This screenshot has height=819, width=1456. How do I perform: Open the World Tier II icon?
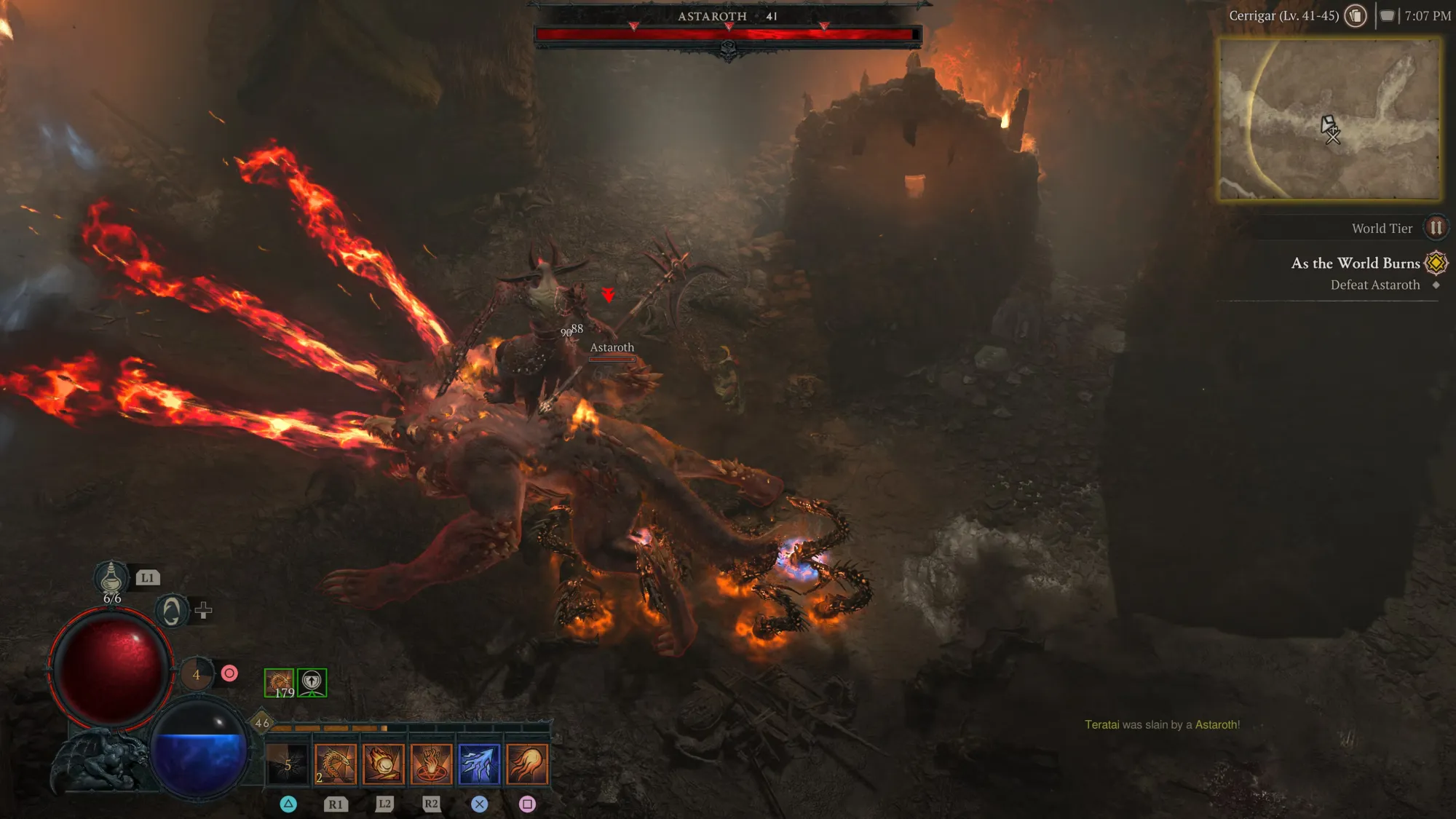click(x=1436, y=228)
